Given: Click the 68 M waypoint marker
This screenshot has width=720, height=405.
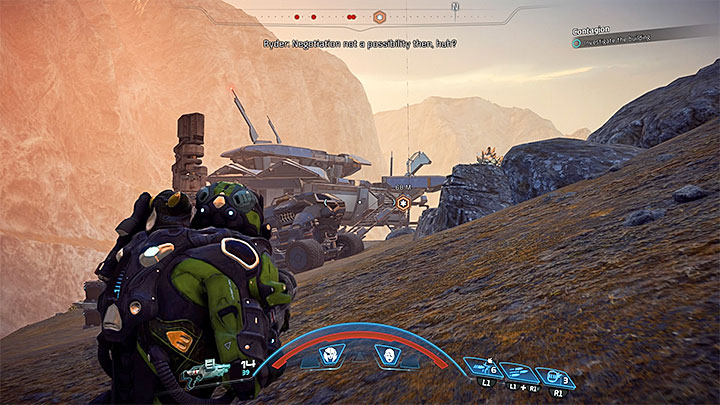Looking at the screenshot, I should tap(404, 202).
